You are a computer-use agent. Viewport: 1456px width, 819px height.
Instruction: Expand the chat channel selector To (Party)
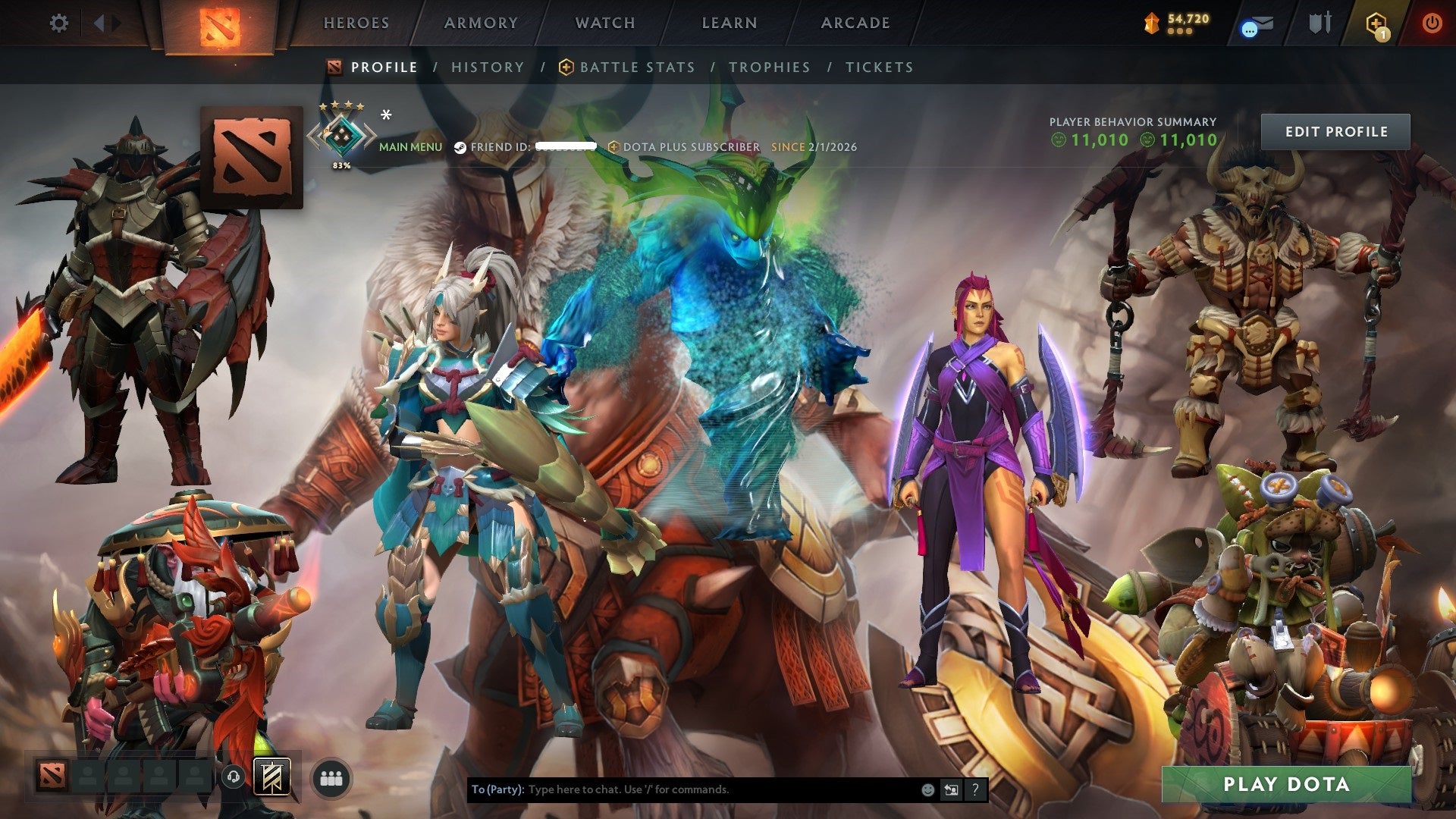pos(497,789)
